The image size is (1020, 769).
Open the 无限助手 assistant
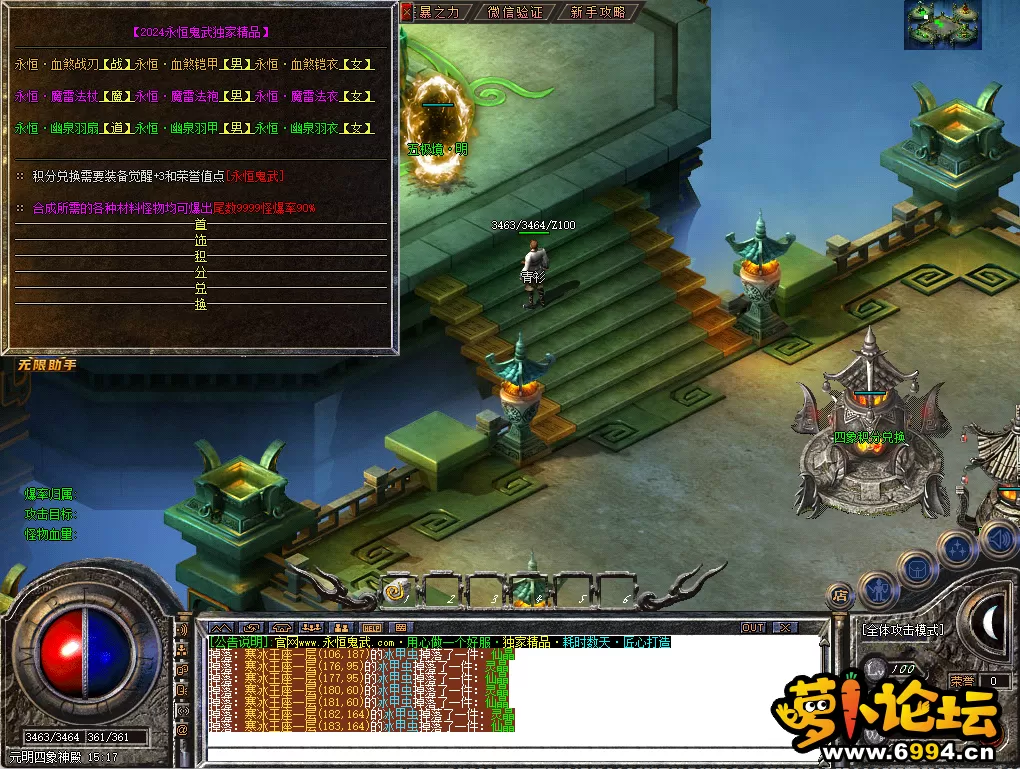(x=46, y=365)
